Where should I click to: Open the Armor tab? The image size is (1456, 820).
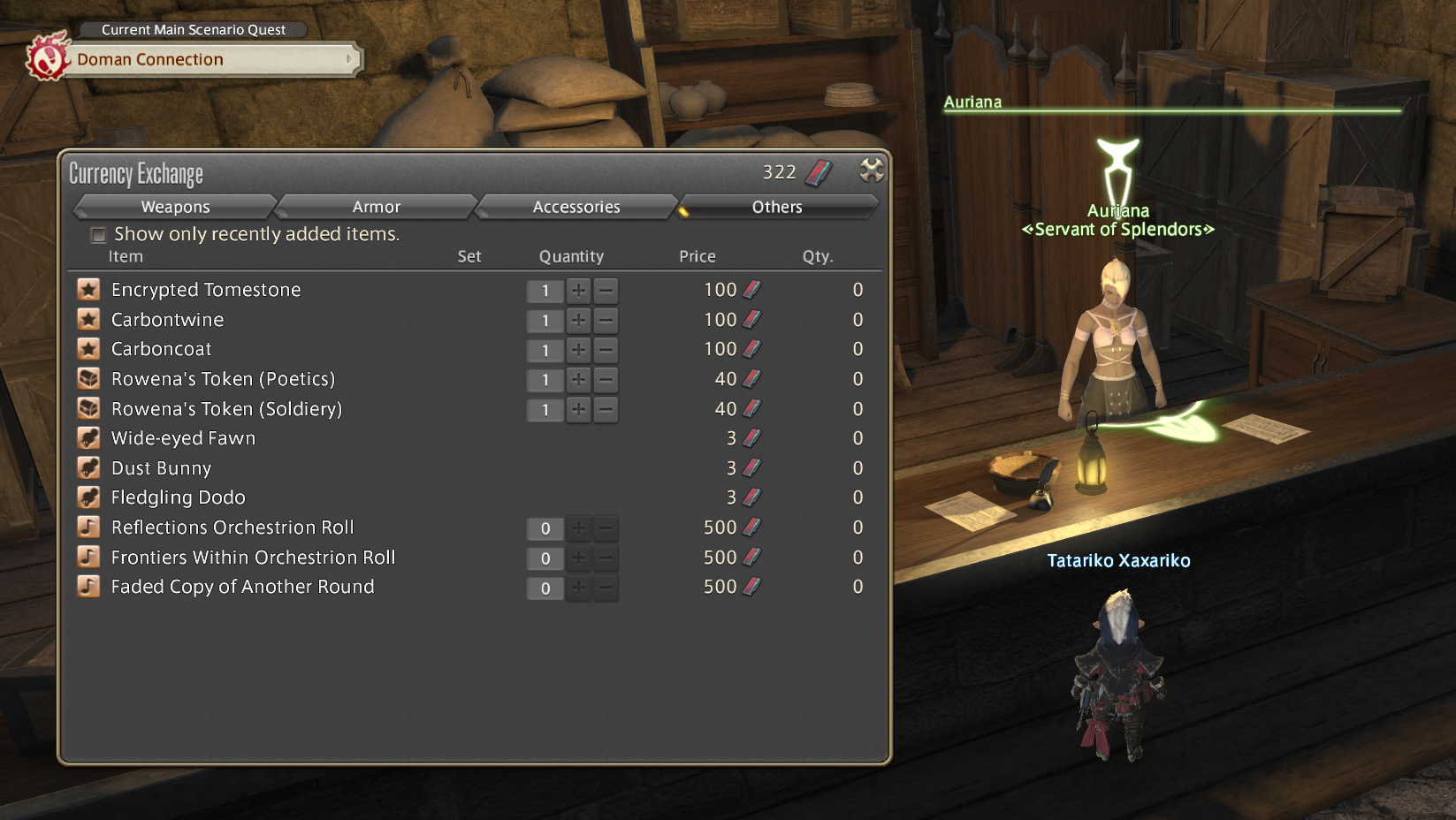point(377,207)
